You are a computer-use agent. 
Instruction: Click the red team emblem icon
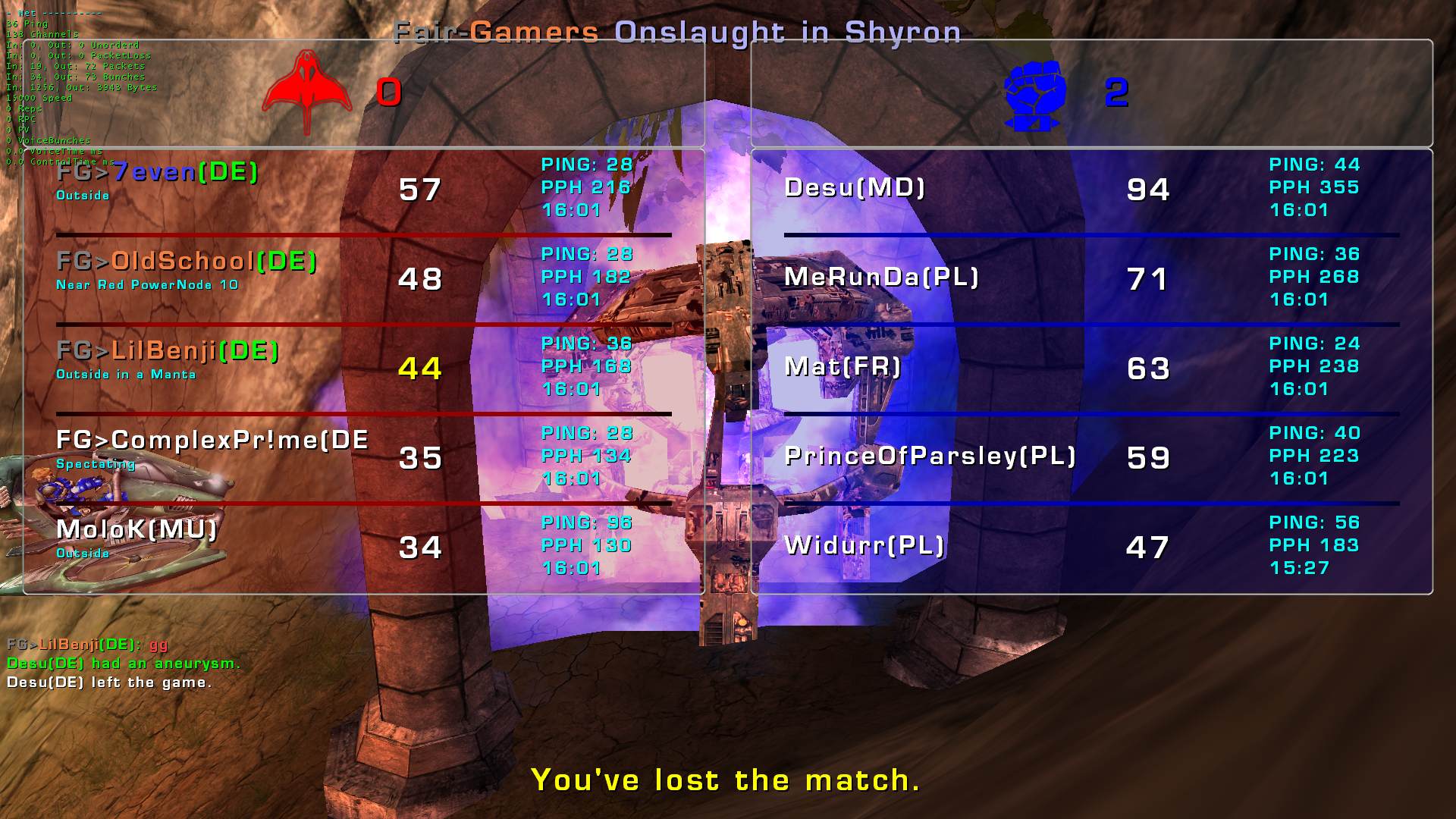click(x=307, y=92)
